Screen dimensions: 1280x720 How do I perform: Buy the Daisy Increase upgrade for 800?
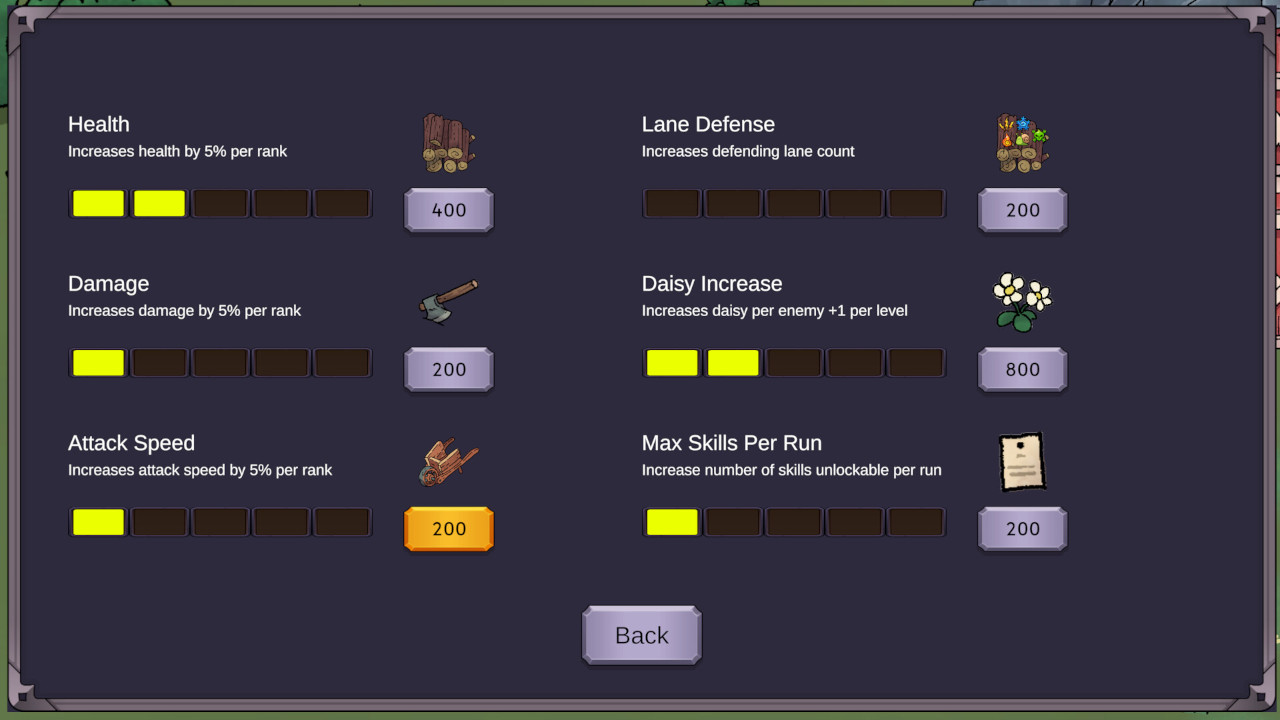tap(1022, 369)
